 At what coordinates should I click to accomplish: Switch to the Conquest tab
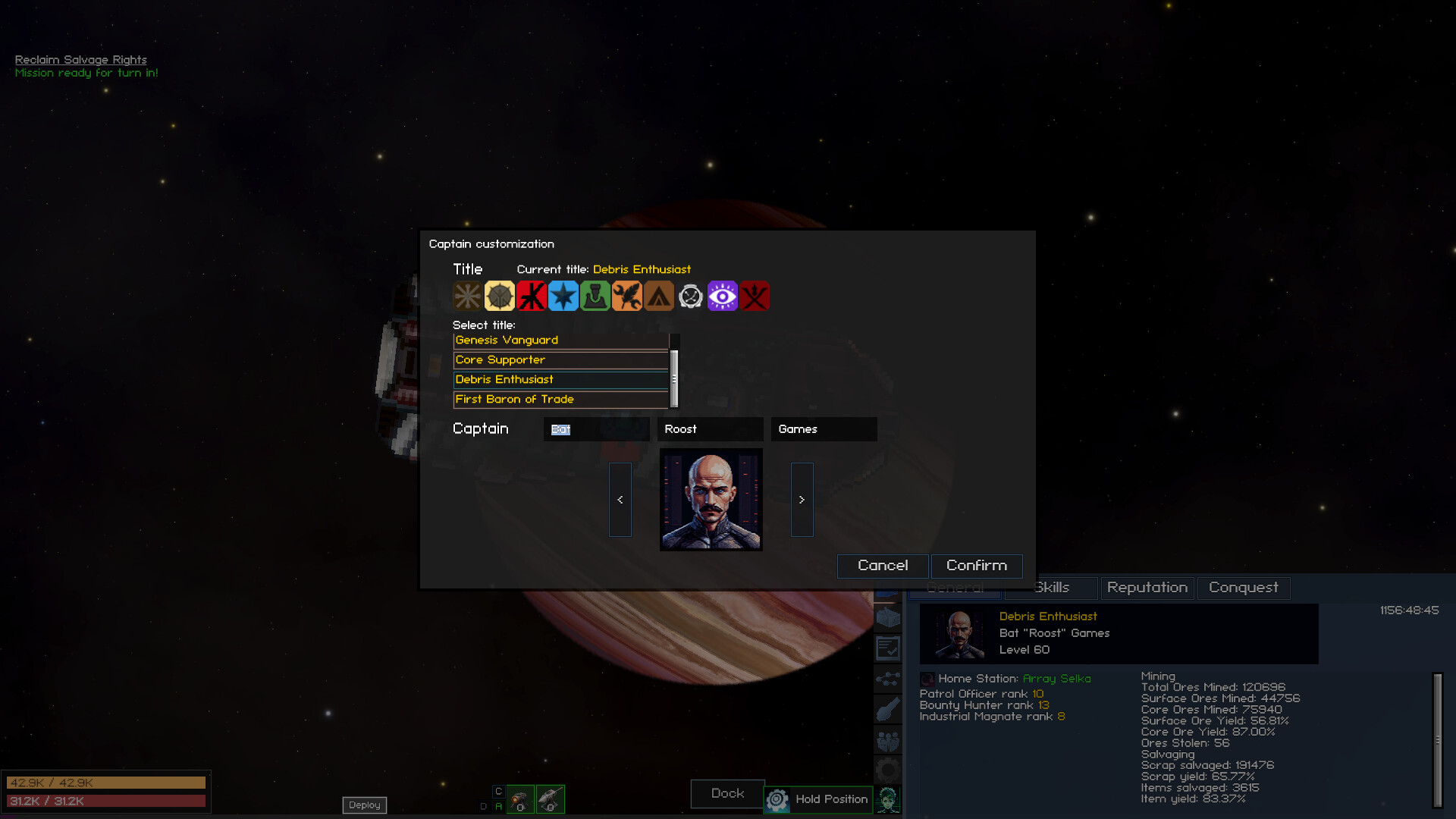(1243, 588)
